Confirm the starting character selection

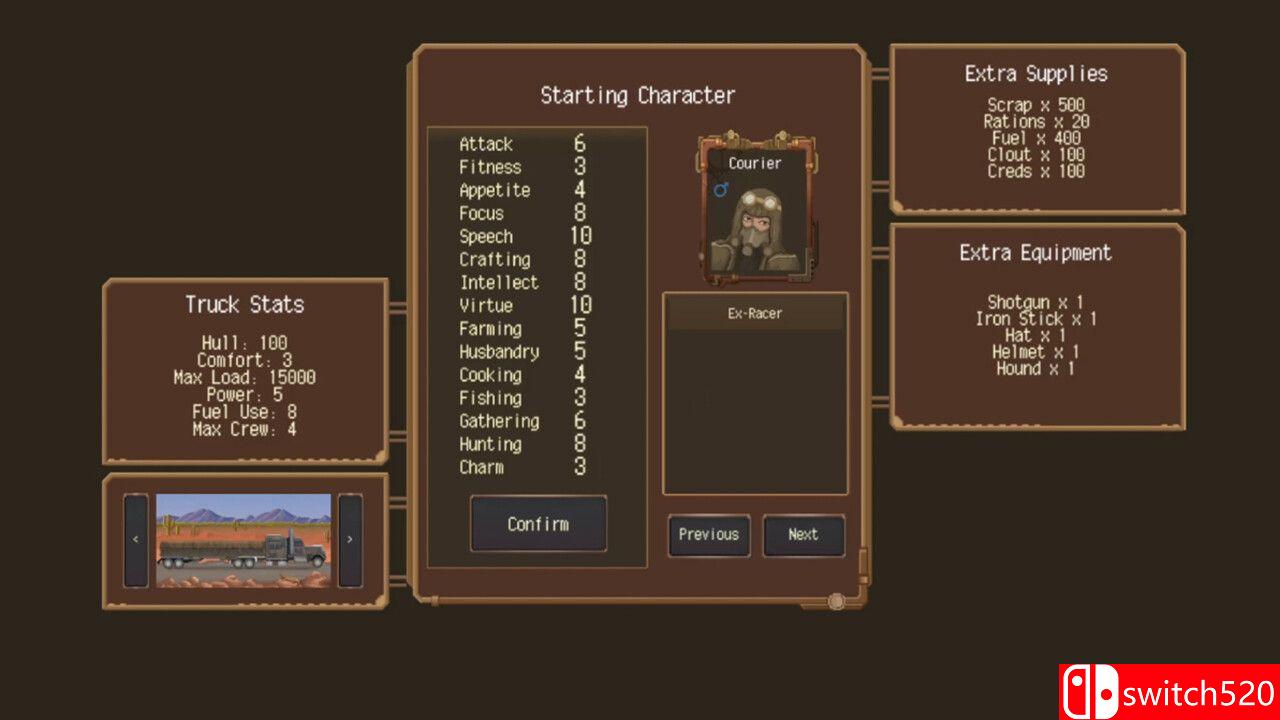click(x=537, y=524)
